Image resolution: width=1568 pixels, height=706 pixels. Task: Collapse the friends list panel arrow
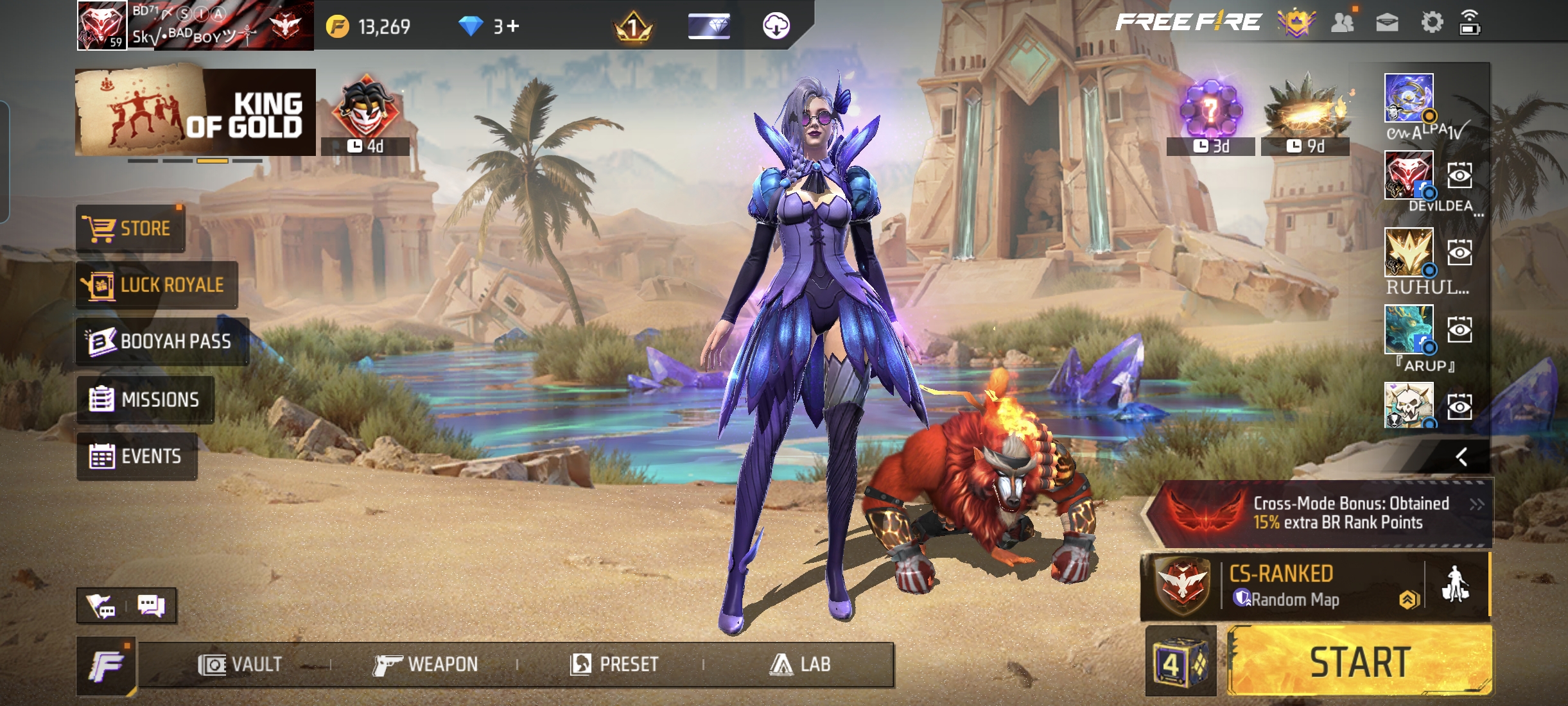(1461, 457)
